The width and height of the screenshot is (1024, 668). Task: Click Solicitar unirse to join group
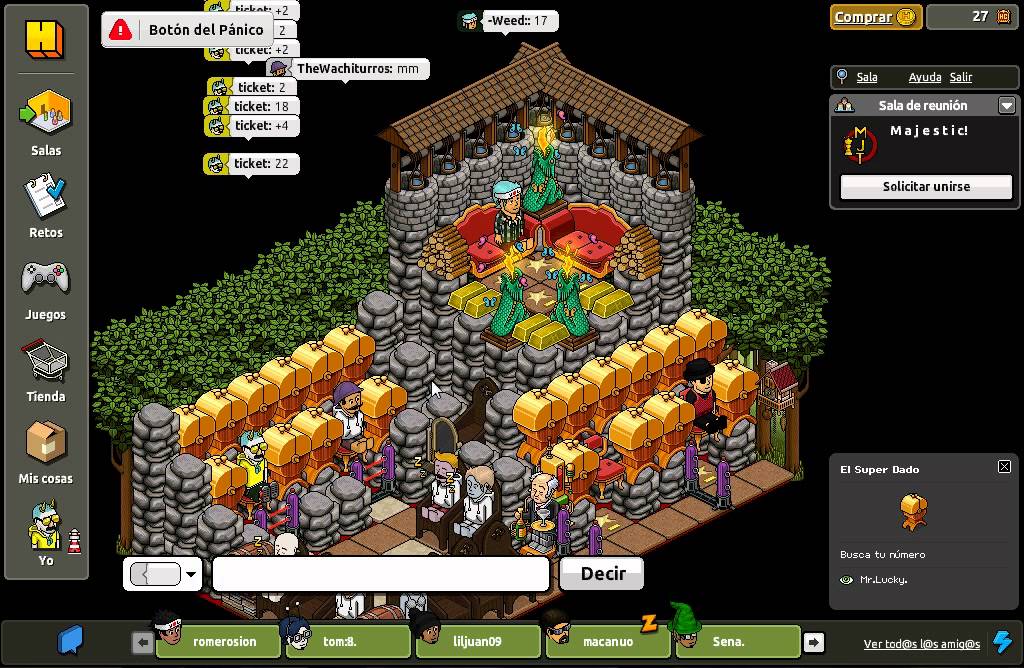tap(926, 187)
